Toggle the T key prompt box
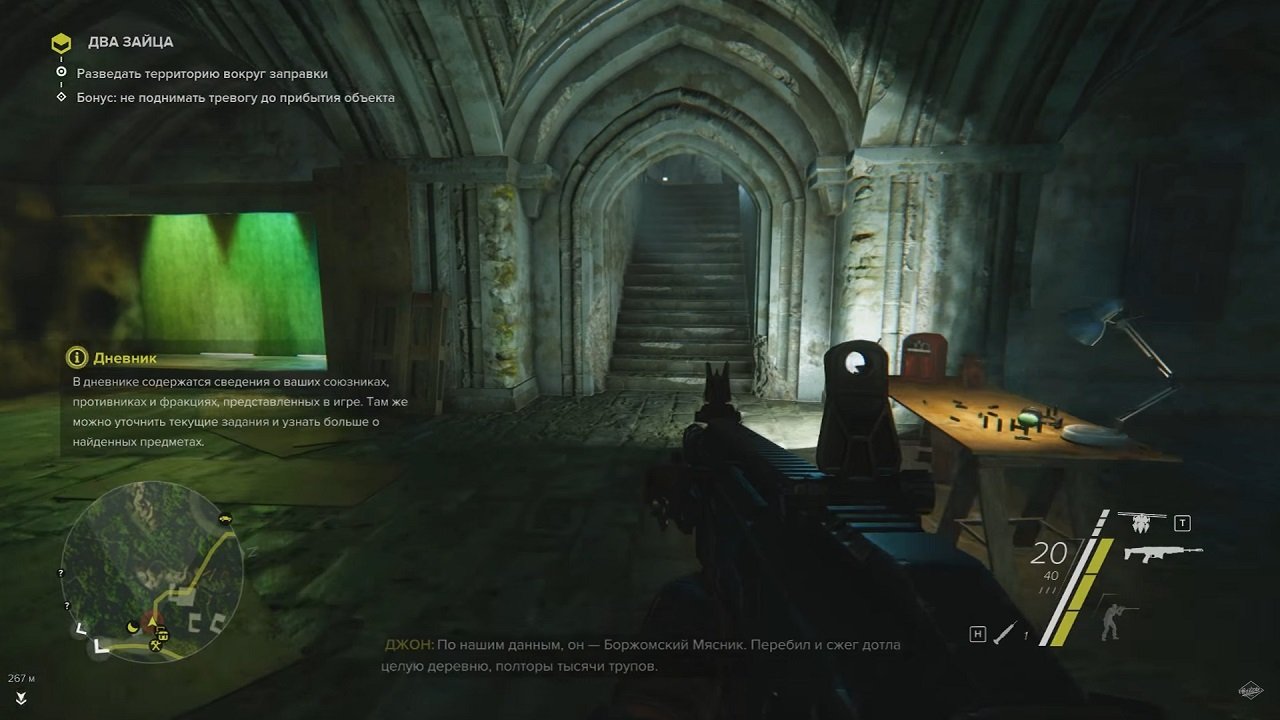This screenshot has width=1280, height=720. (x=1183, y=523)
